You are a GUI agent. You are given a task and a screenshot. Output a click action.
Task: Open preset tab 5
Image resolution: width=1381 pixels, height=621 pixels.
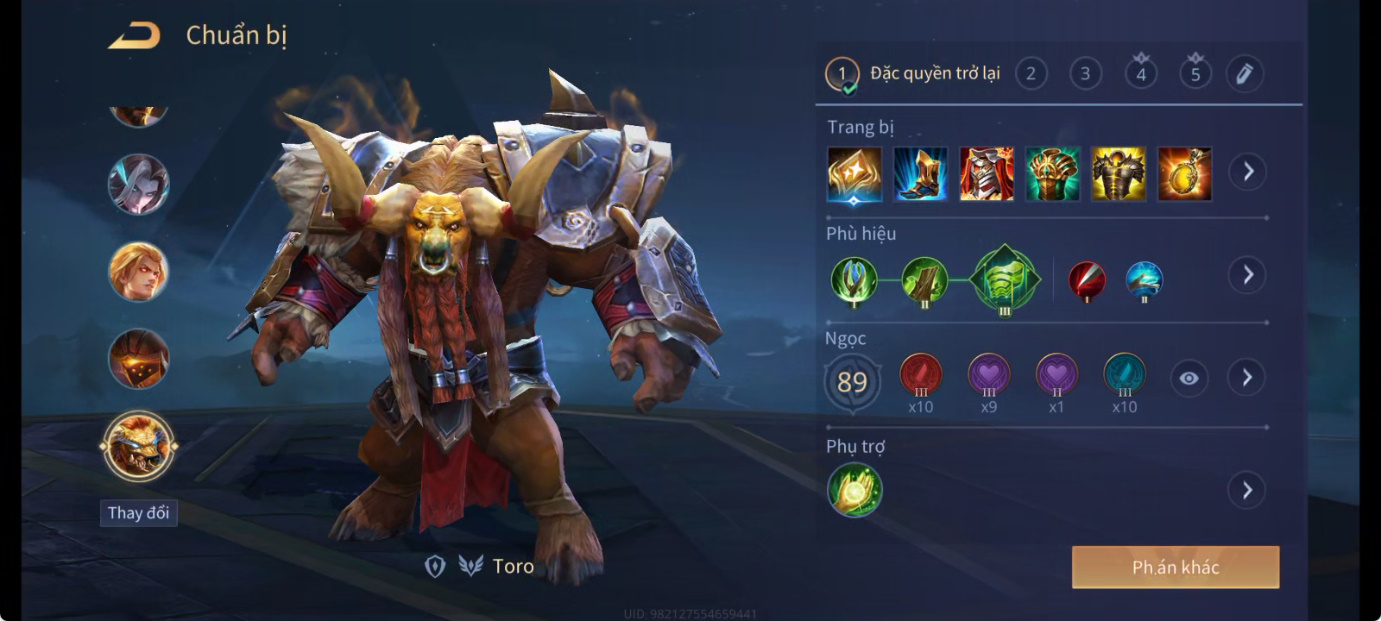pyautogui.click(x=1194, y=73)
